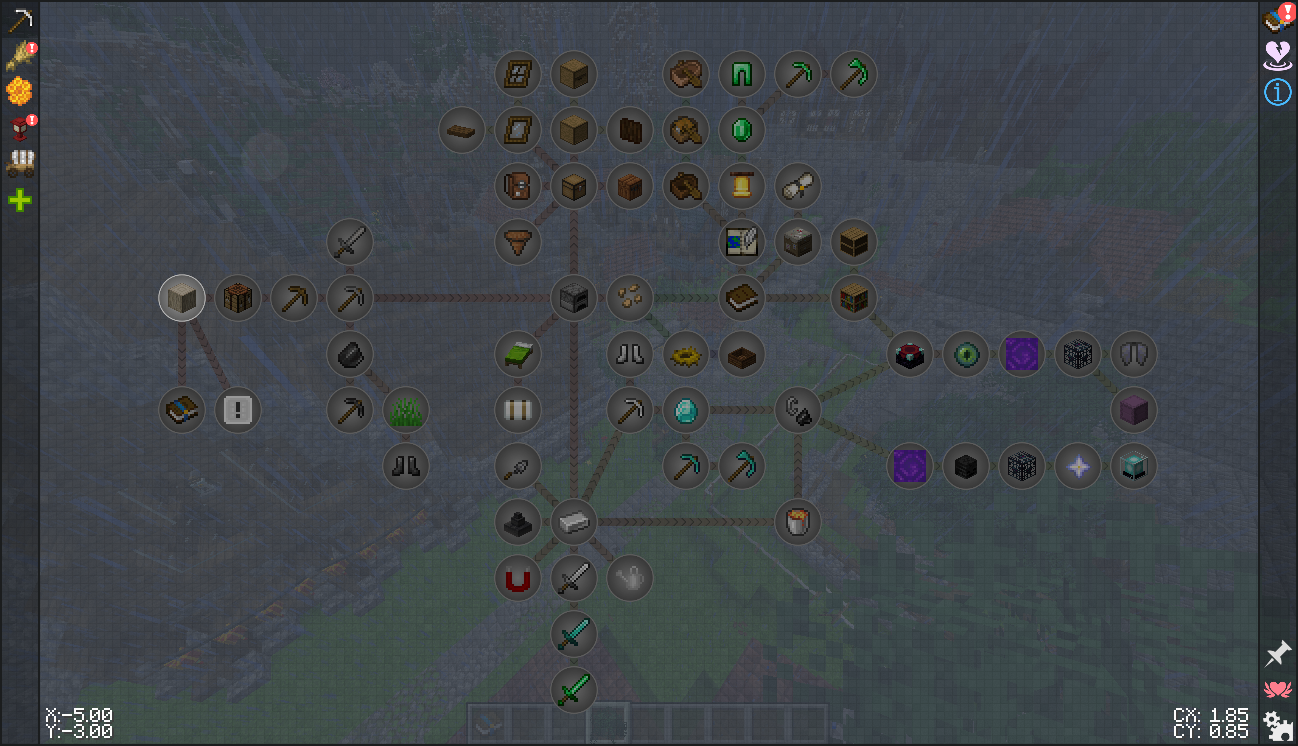
Task: Click the blue info button
Action: (x=1277, y=92)
